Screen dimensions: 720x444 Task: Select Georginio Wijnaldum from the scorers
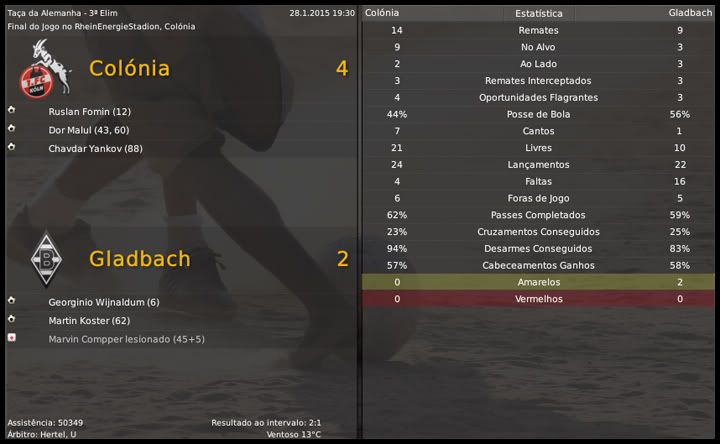point(103,302)
